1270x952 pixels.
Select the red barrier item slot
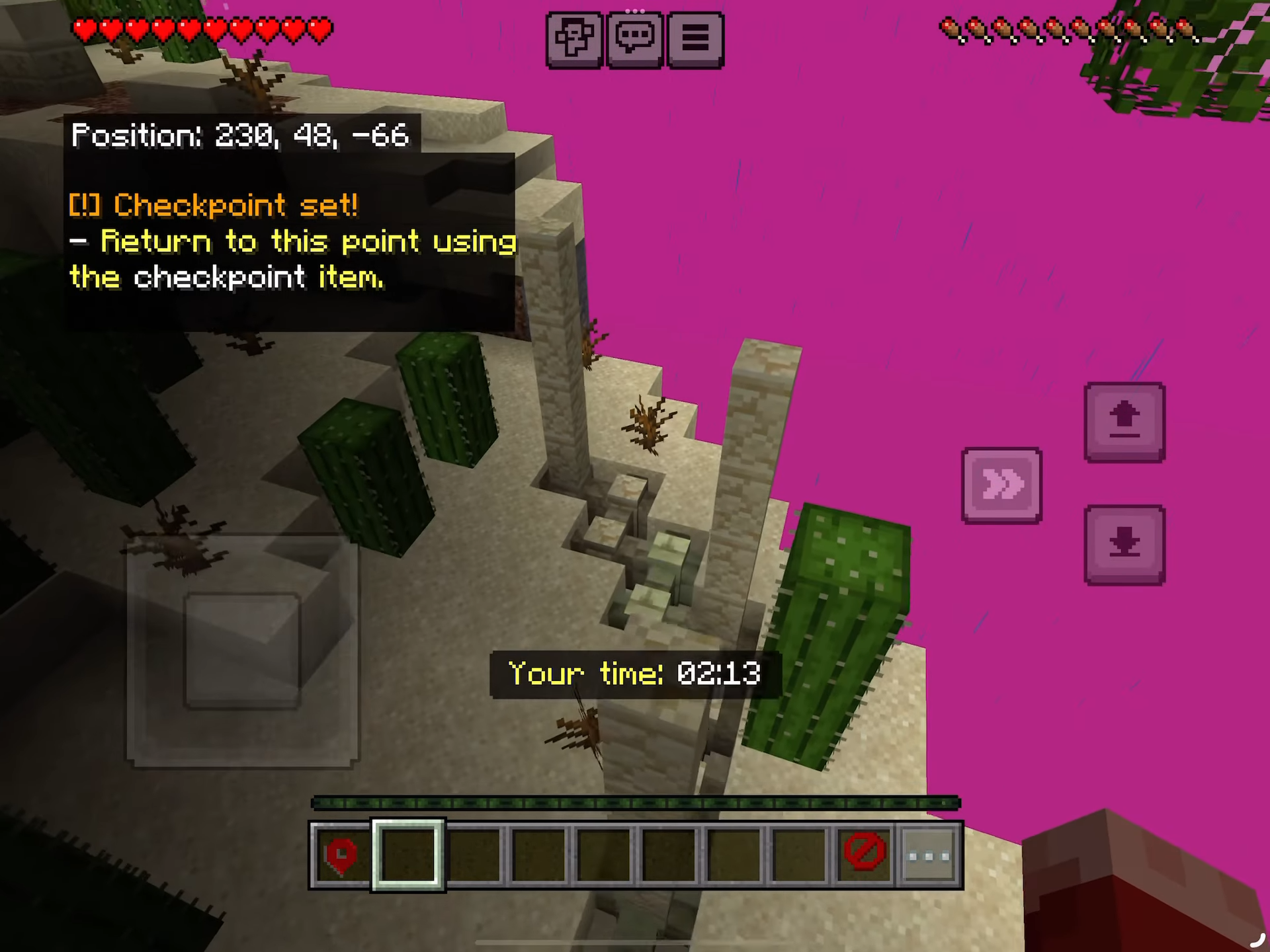coord(864,855)
